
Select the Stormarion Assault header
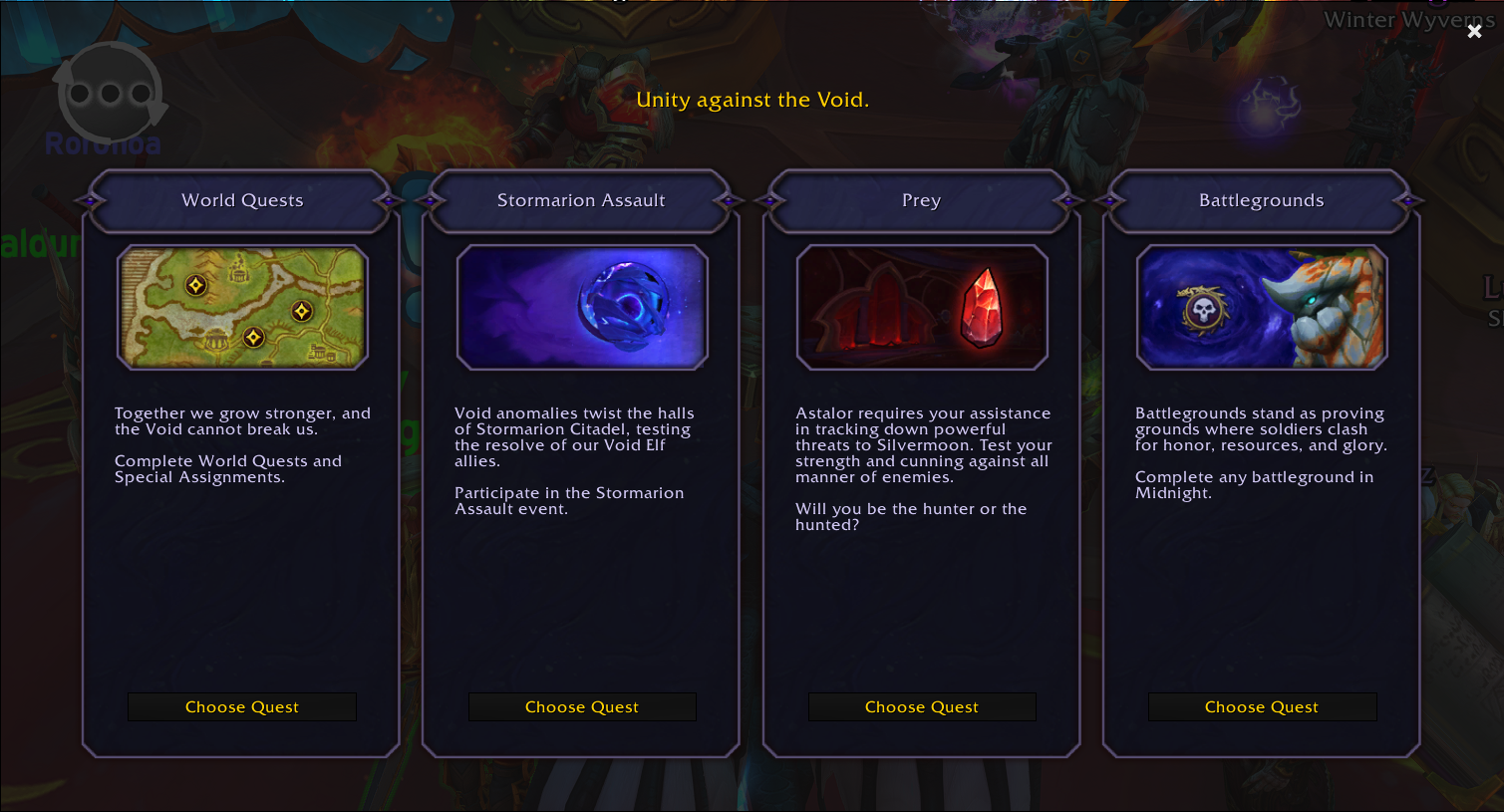coord(582,200)
